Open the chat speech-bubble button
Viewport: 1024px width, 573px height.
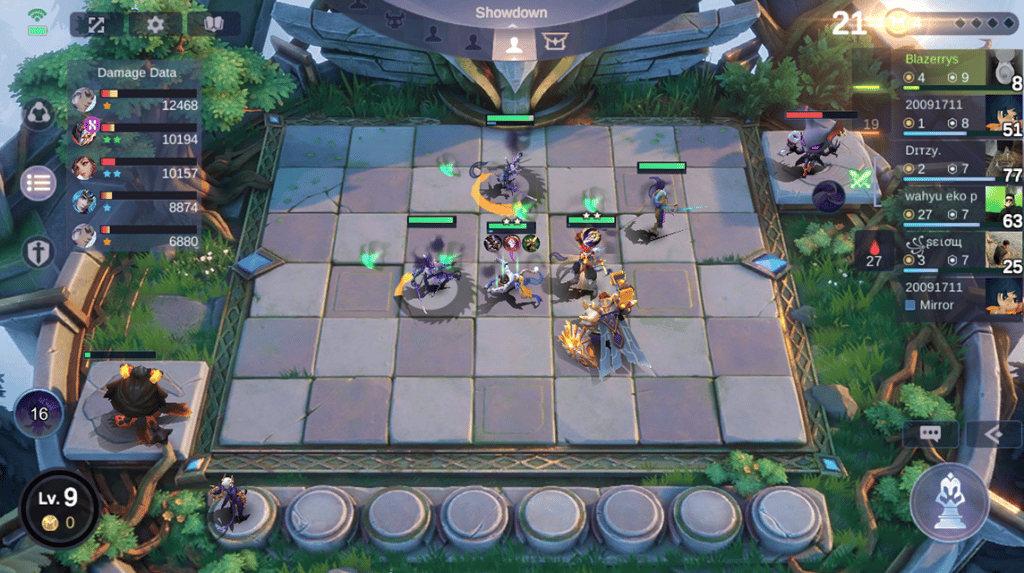(930, 434)
